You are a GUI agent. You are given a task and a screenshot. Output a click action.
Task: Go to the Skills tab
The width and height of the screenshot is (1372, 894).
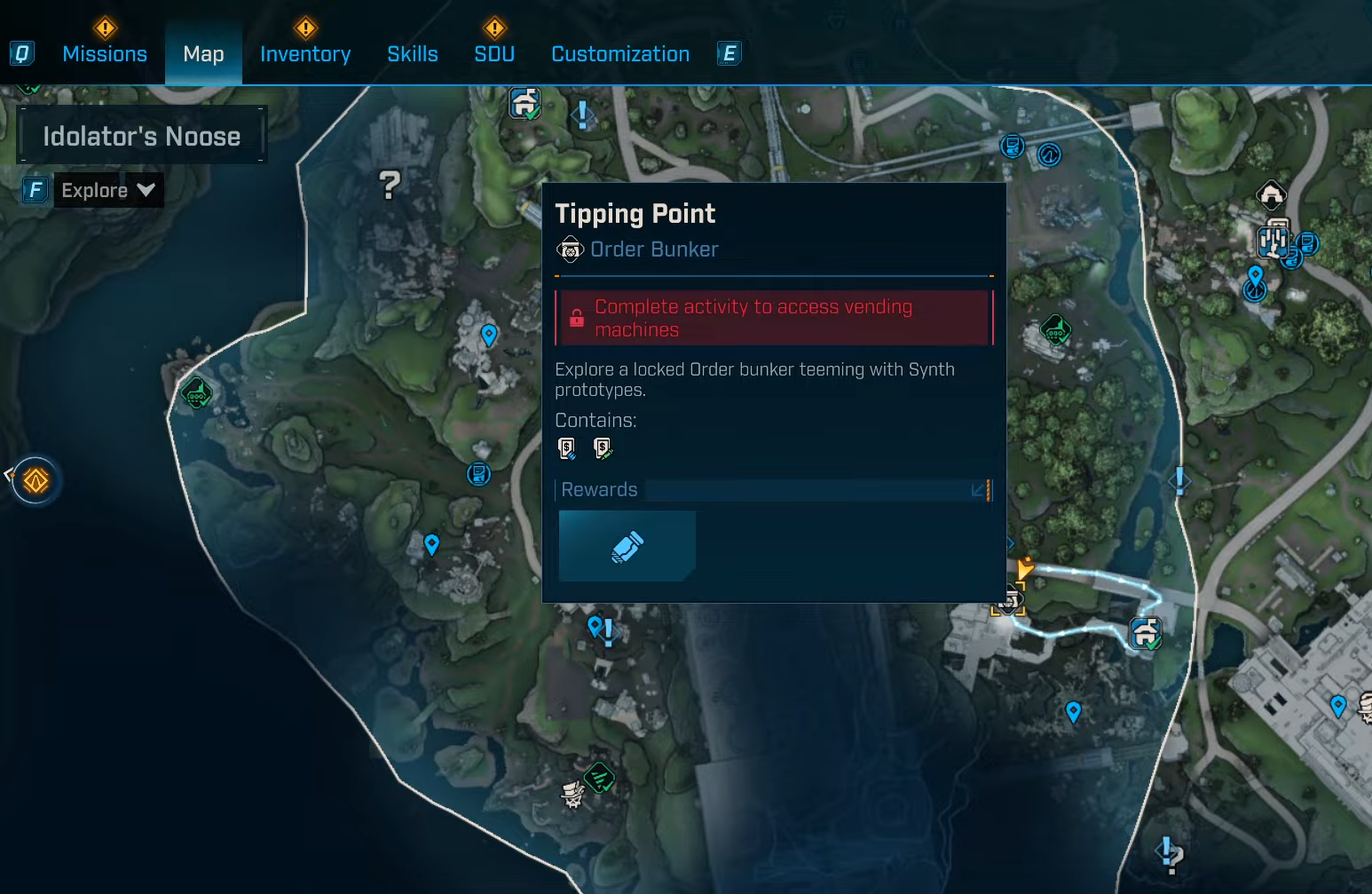[413, 54]
